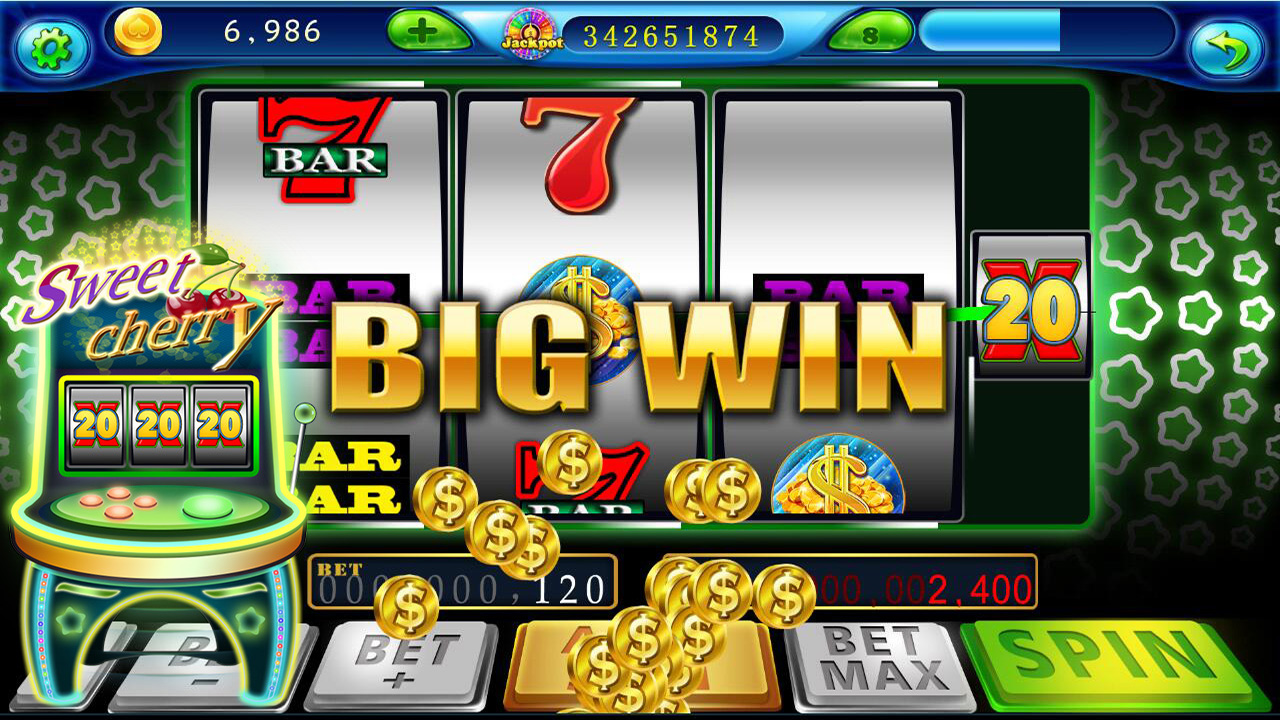This screenshot has height=720, width=1280.
Task: Tap the back arrow in the top right
Action: (x=1227, y=40)
